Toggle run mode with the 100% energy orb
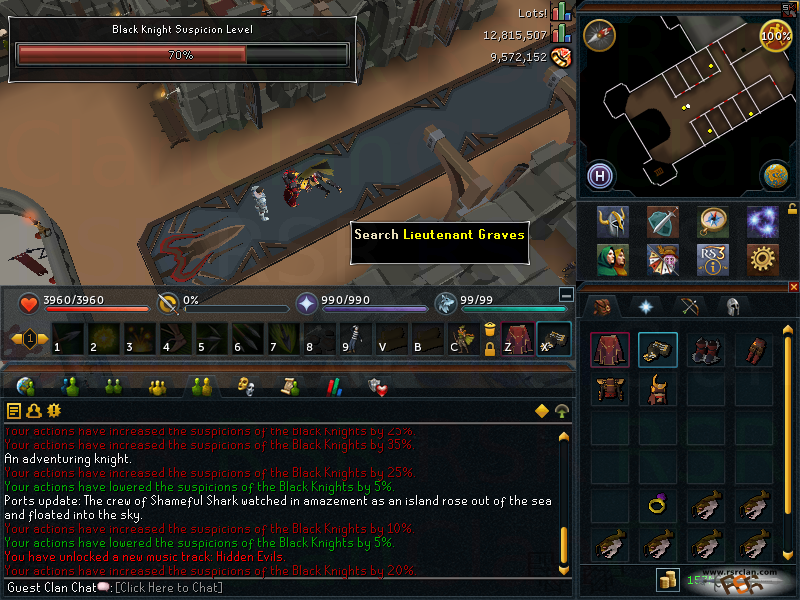This screenshot has width=800, height=600. click(776, 35)
